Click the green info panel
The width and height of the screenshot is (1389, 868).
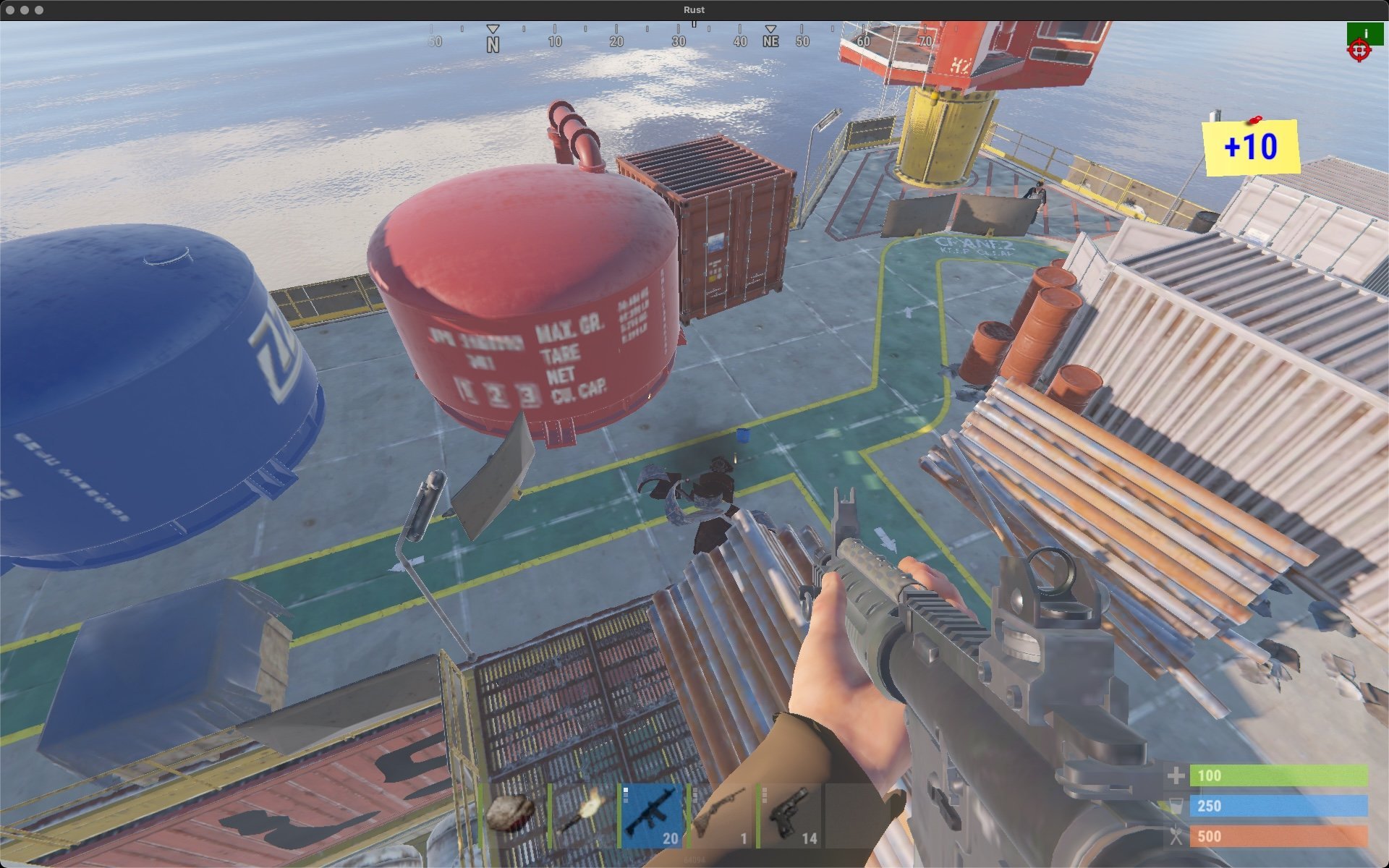[1364, 33]
